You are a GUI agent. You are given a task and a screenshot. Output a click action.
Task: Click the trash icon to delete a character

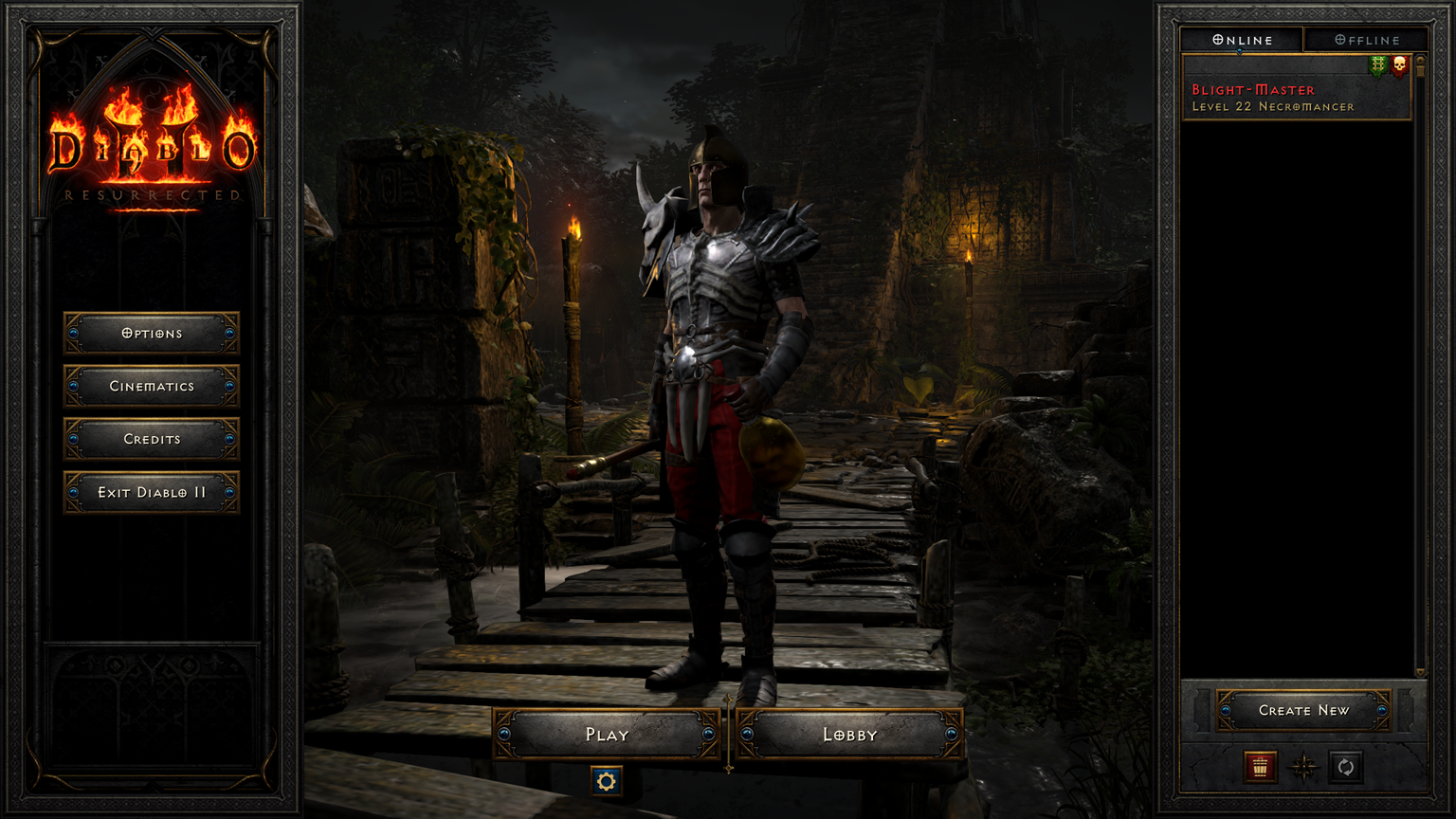tap(1261, 768)
